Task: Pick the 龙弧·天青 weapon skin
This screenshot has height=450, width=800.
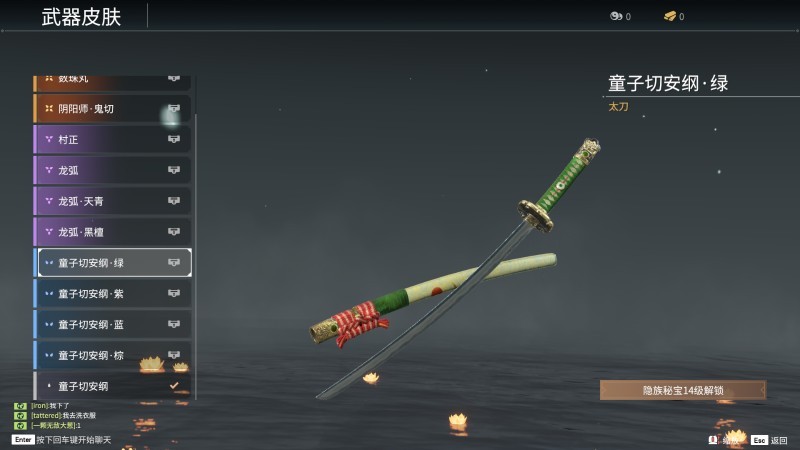Action: point(112,201)
